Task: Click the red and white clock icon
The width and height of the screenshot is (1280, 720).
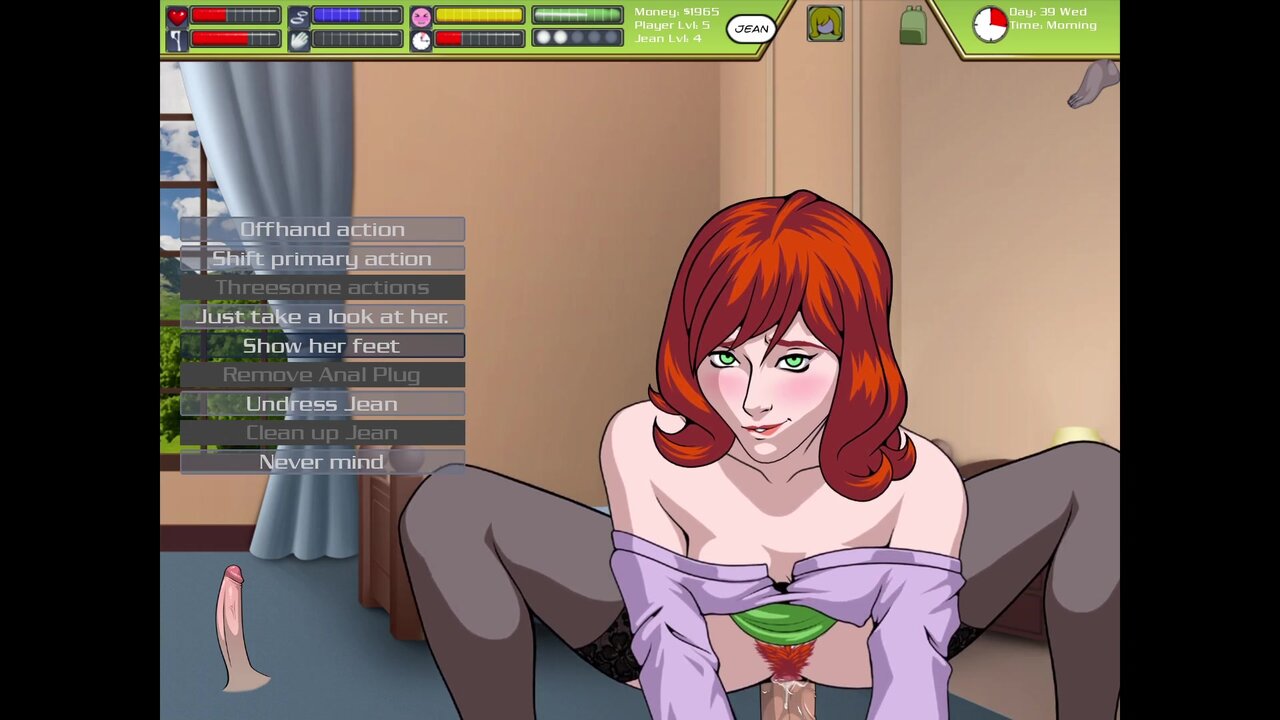Action: [x=990, y=24]
